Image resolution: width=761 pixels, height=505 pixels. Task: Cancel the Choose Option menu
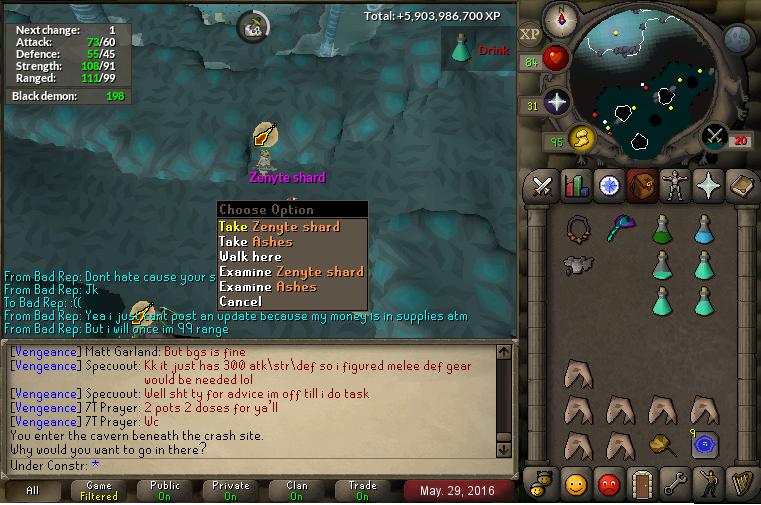tap(241, 301)
